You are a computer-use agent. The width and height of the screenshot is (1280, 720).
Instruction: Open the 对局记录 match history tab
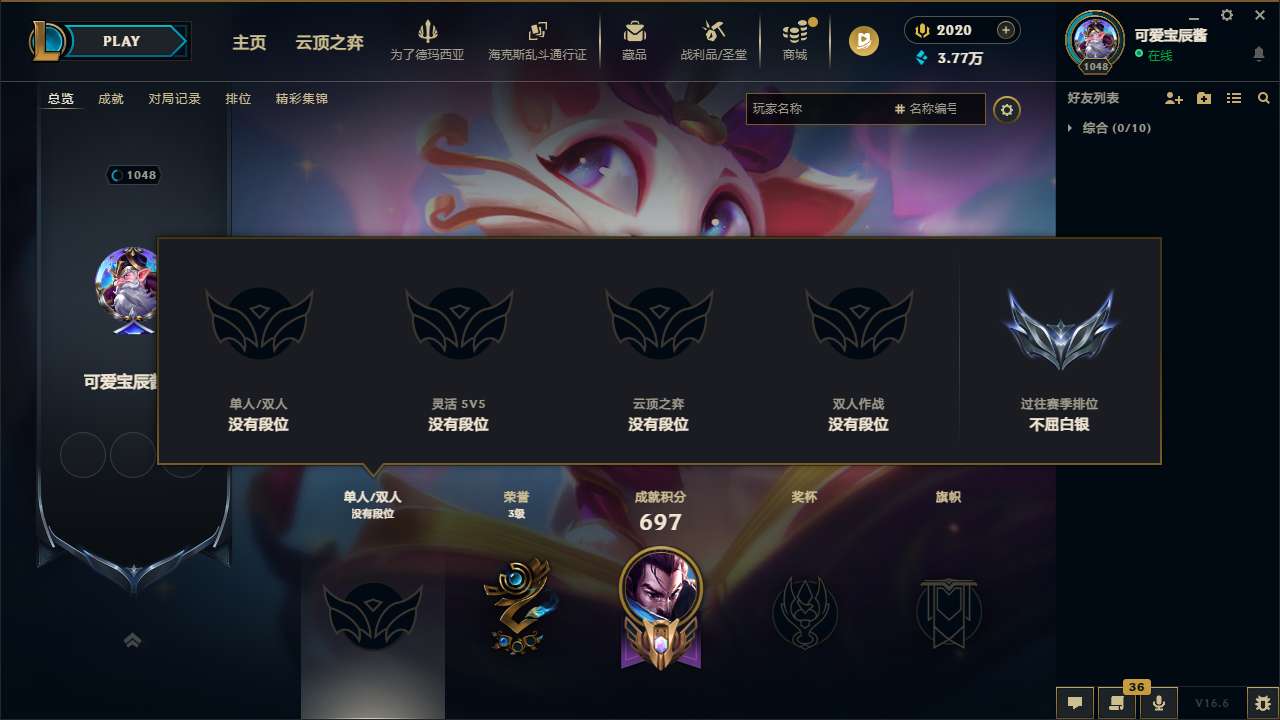pos(174,99)
